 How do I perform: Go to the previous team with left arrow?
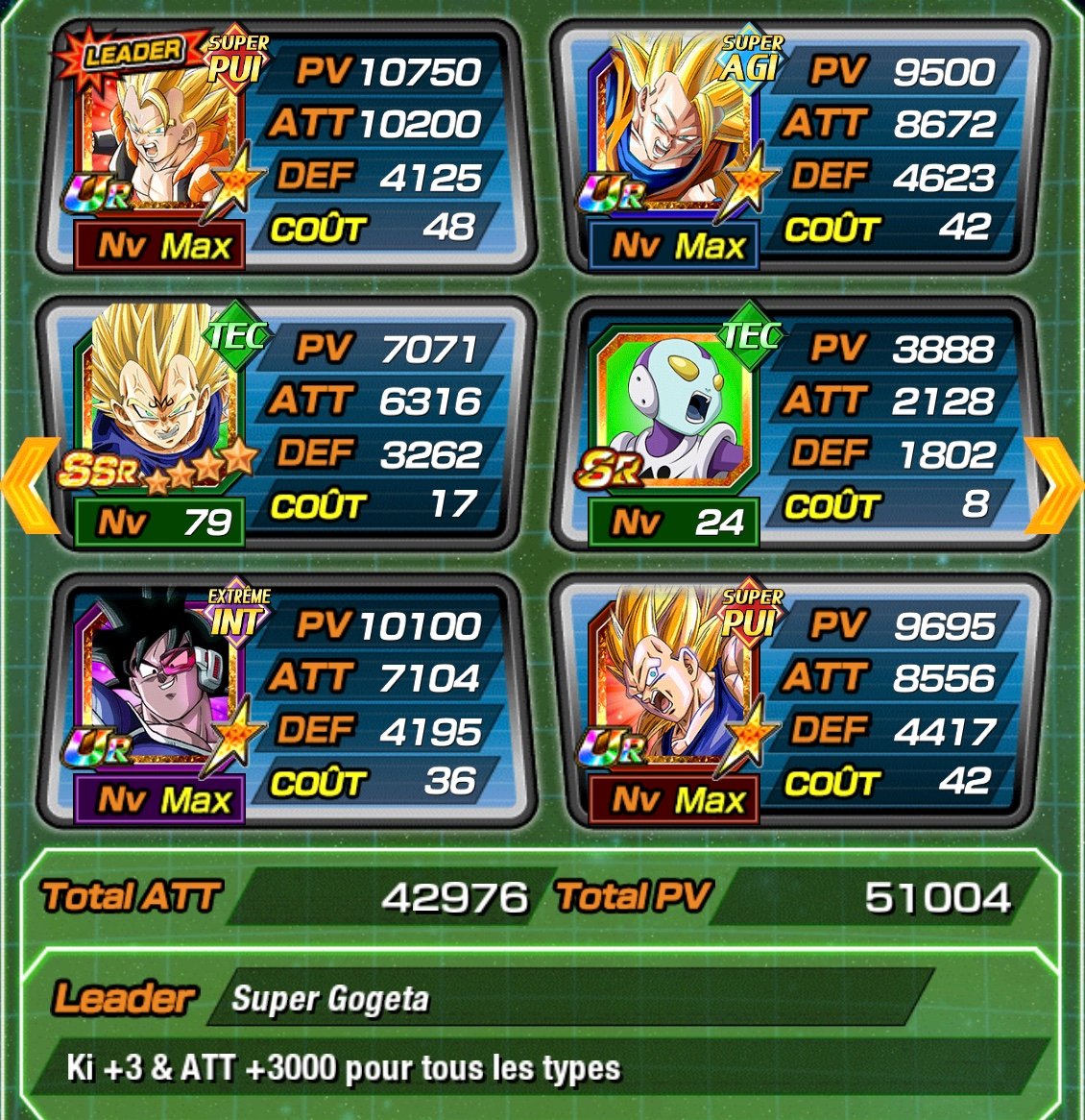click(x=25, y=485)
